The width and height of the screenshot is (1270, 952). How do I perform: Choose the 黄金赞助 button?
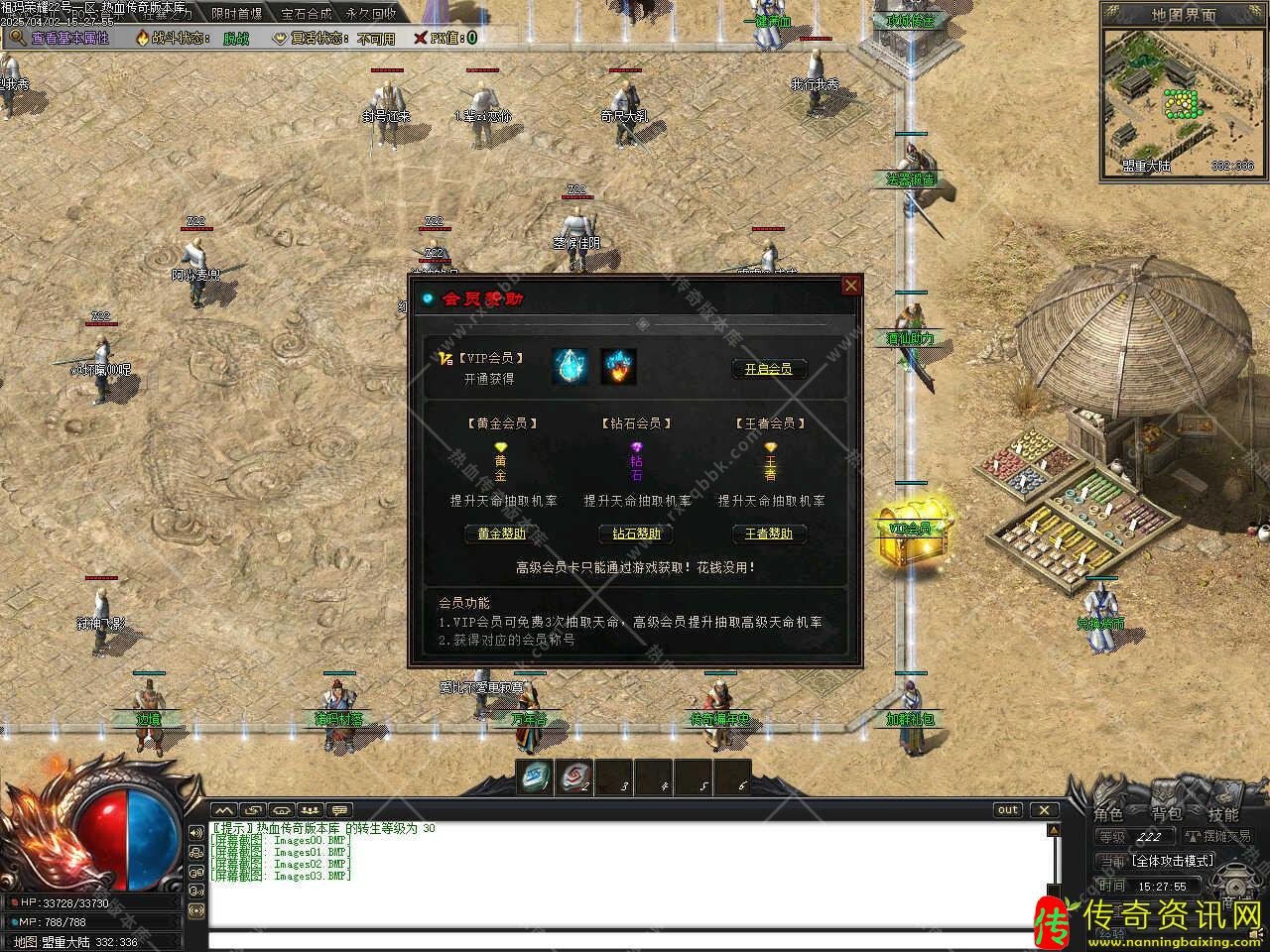(501, 534)
